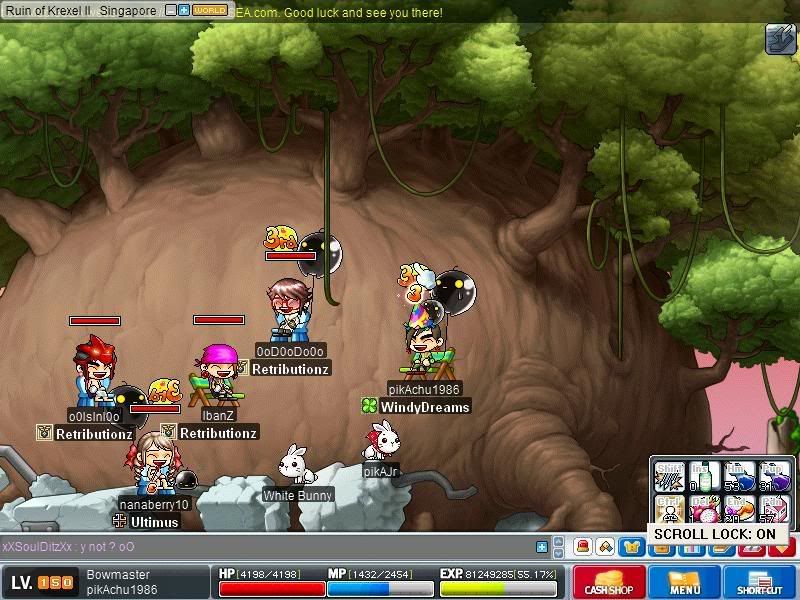Click the WORLD map button
This screenshot has height=600, width=800.
(209, 10)
